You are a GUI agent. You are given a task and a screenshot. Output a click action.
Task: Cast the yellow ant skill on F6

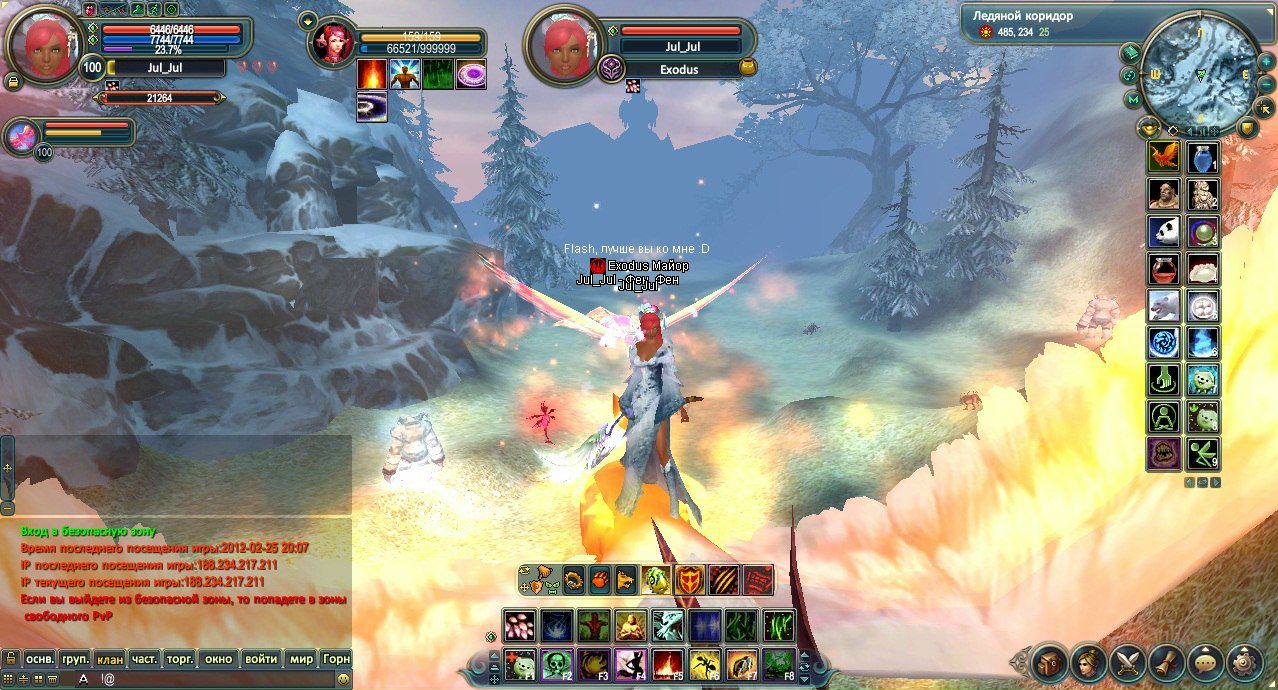(705, 663)
